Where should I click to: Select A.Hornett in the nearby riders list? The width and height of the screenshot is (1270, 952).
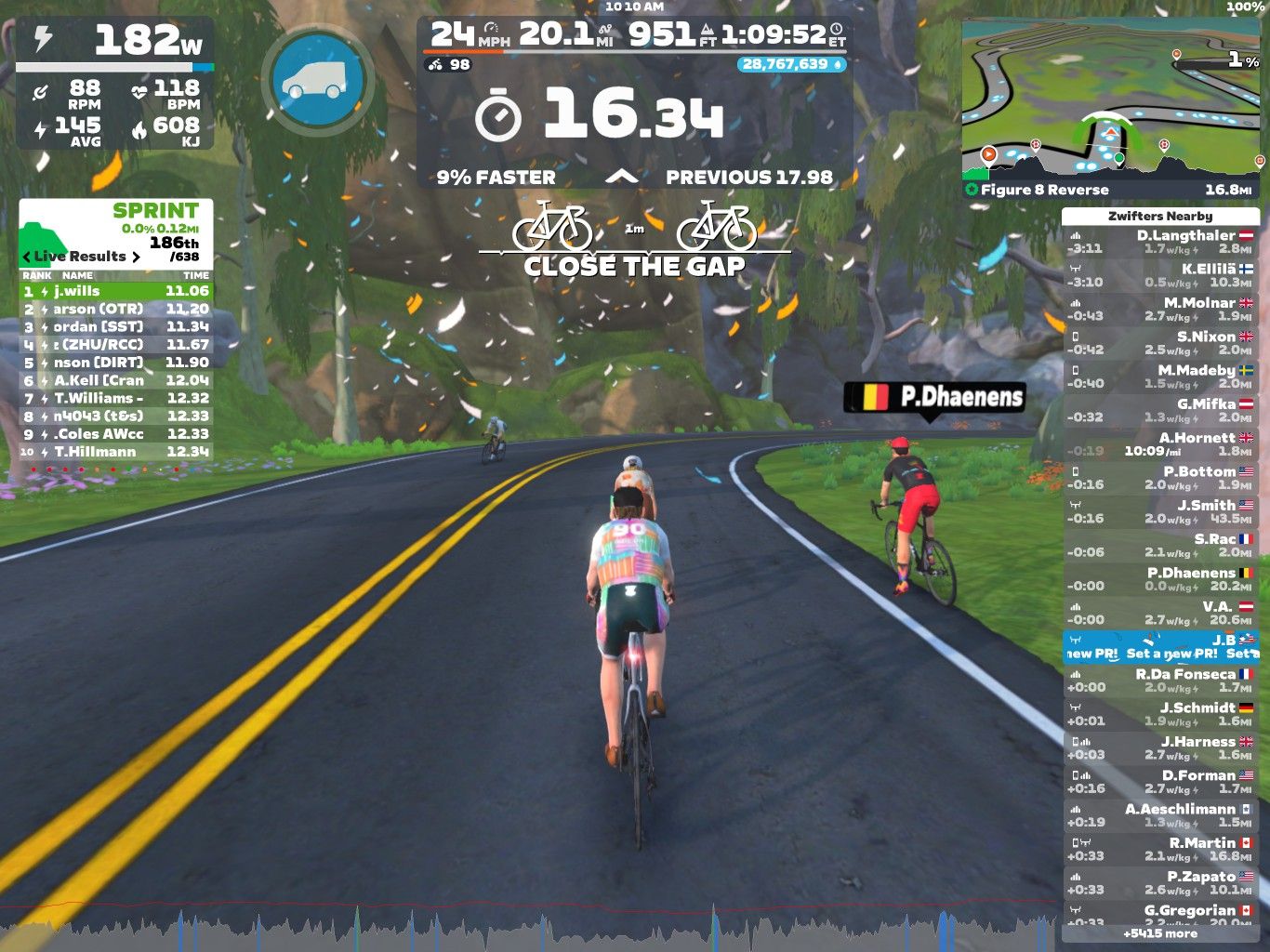[x=1160, y=444]
